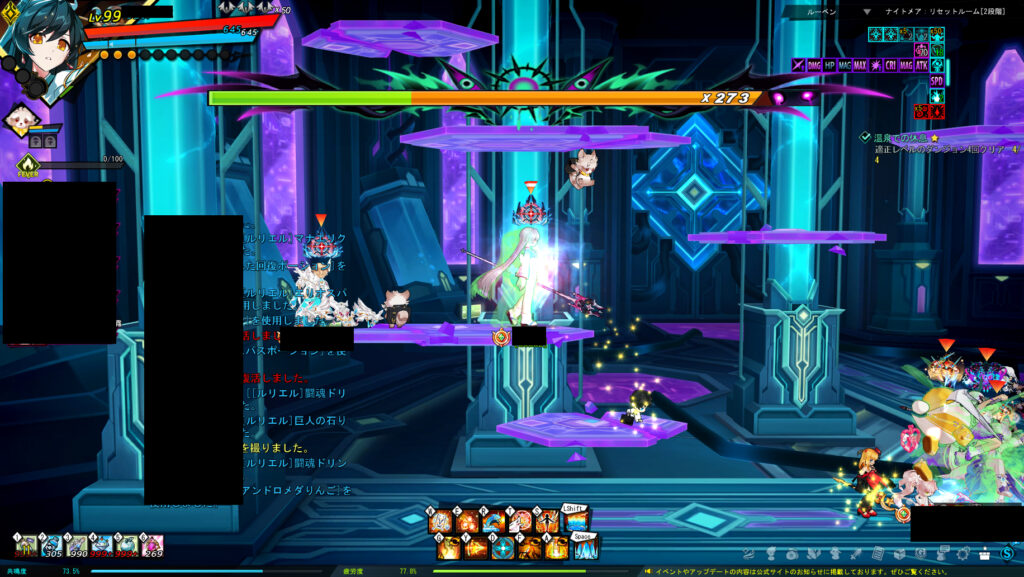Use the ice spikes Space skill
The width and height of the screenshot is (1024, 577).
pos(585,548)
